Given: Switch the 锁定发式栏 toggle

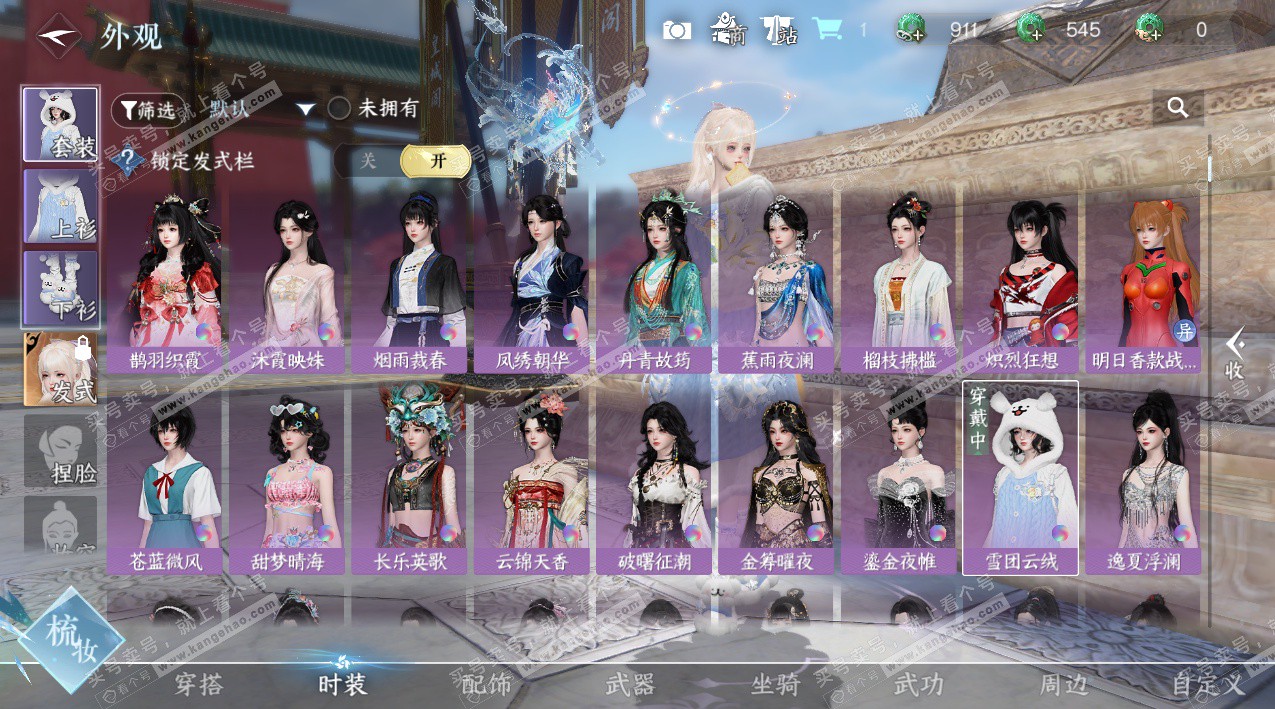Looking at the screenshot, I should (402, 161).
